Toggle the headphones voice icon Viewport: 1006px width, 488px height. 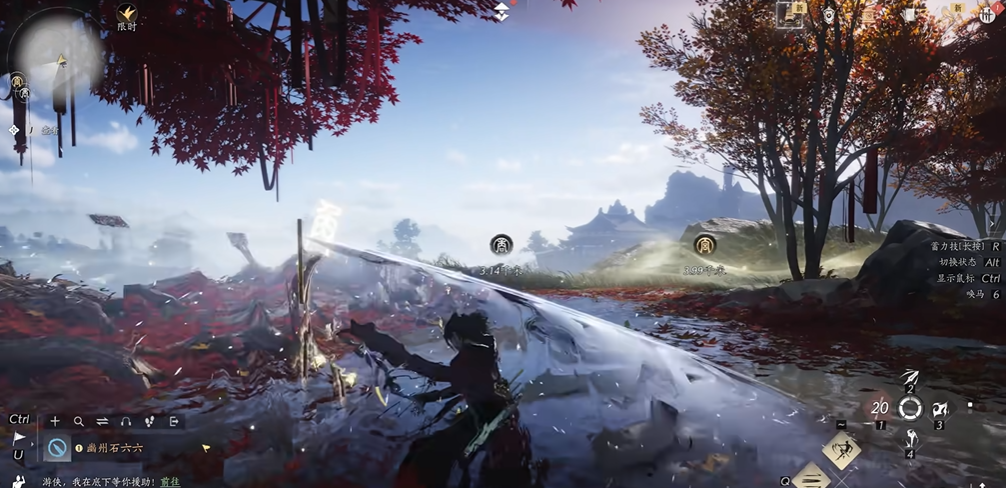(x=125, y=421)
